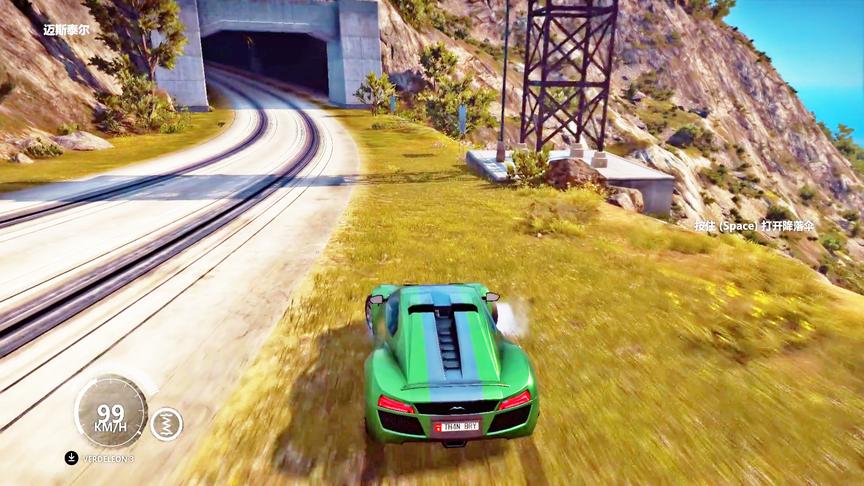Click the download arrow icon beside Verdeleon 3

71,458
